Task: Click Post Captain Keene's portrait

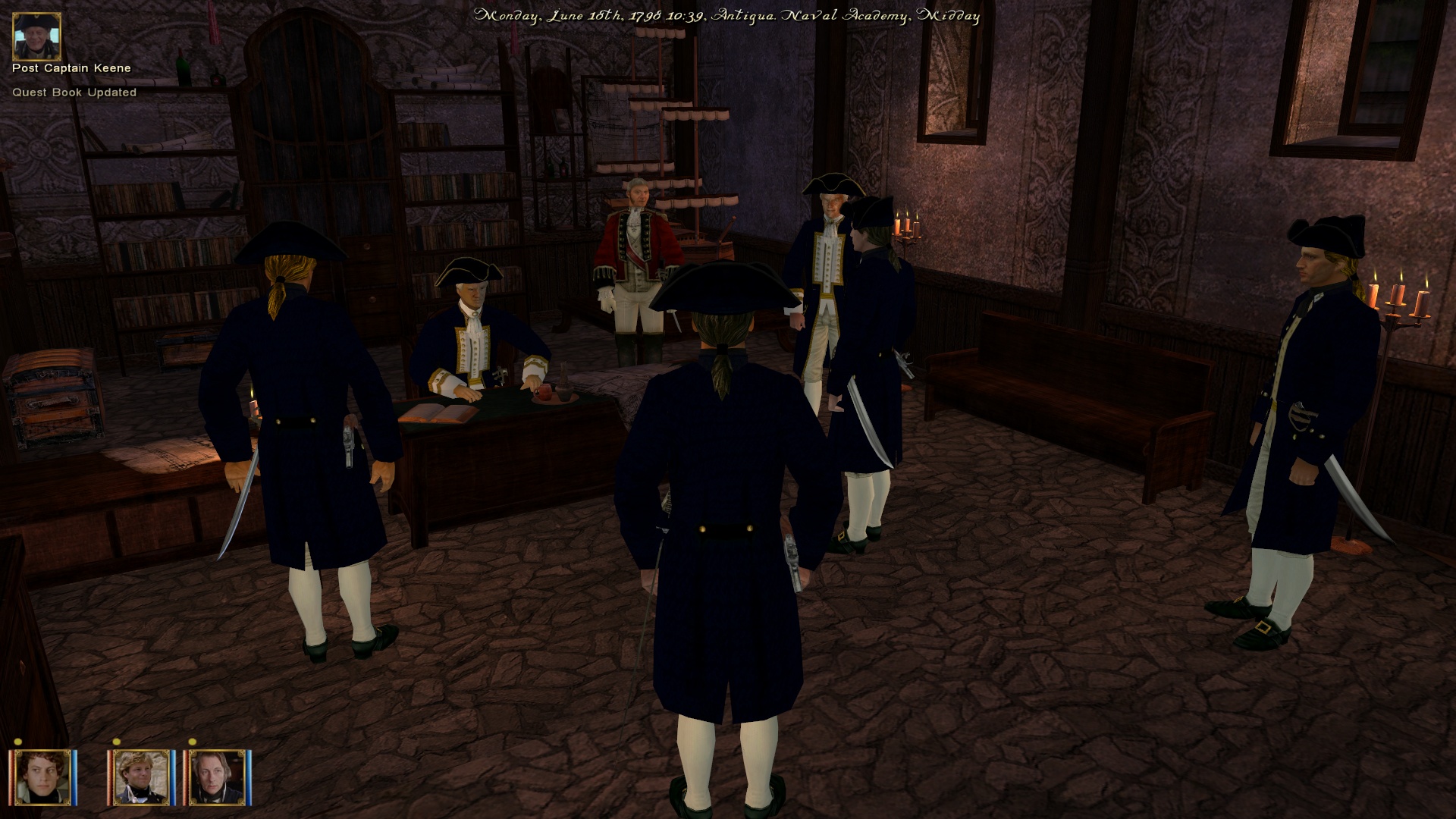Action: pyautogui.click(x=36, y=36)
